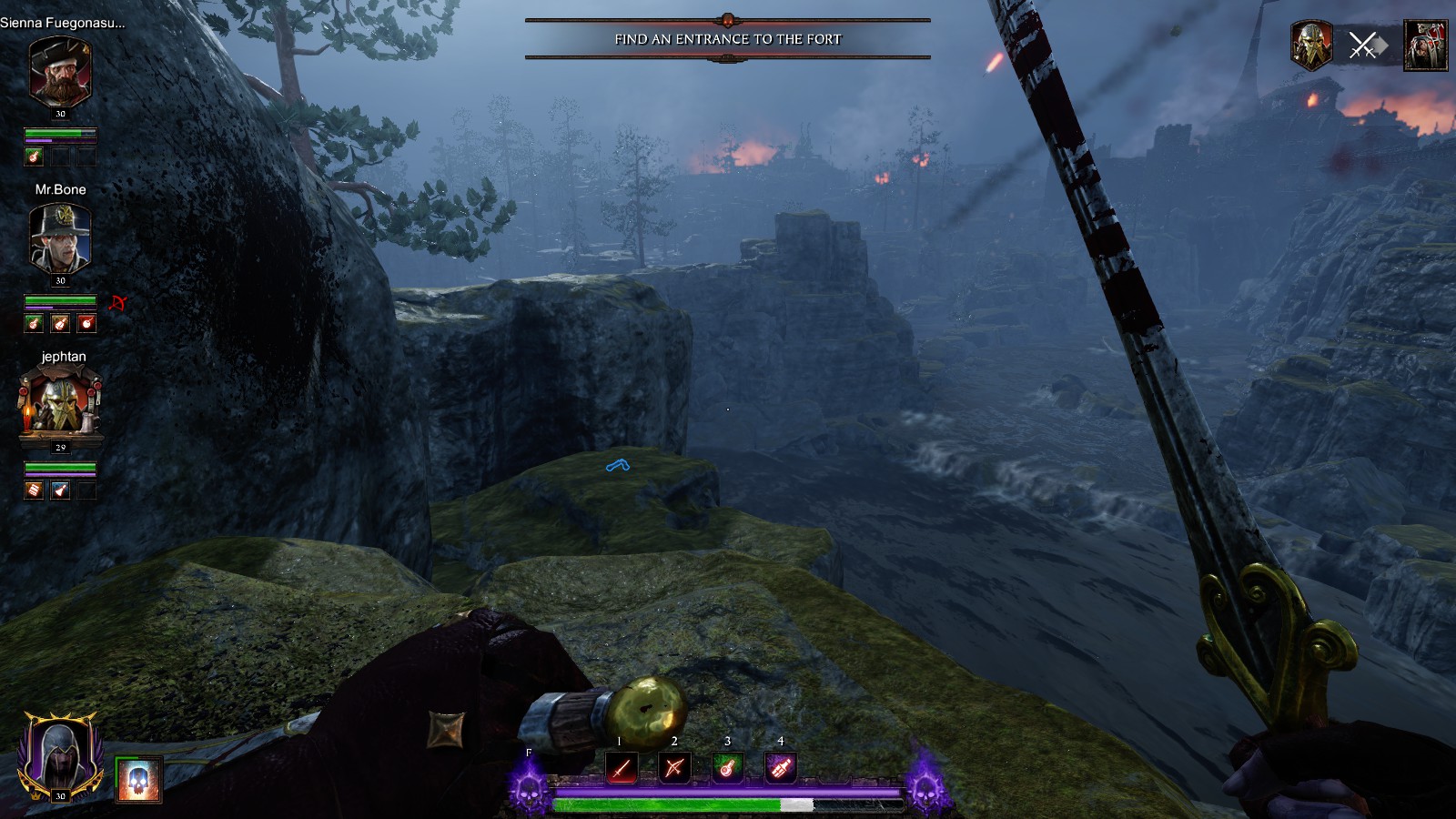This screenshot has width=1456, height=819.
Task: Switch to the ranged bow slot
Action: [674, 769]
